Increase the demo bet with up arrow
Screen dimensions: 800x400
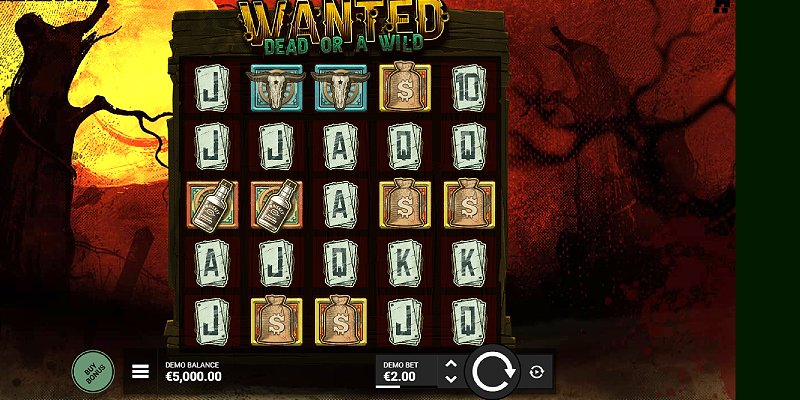450,364
